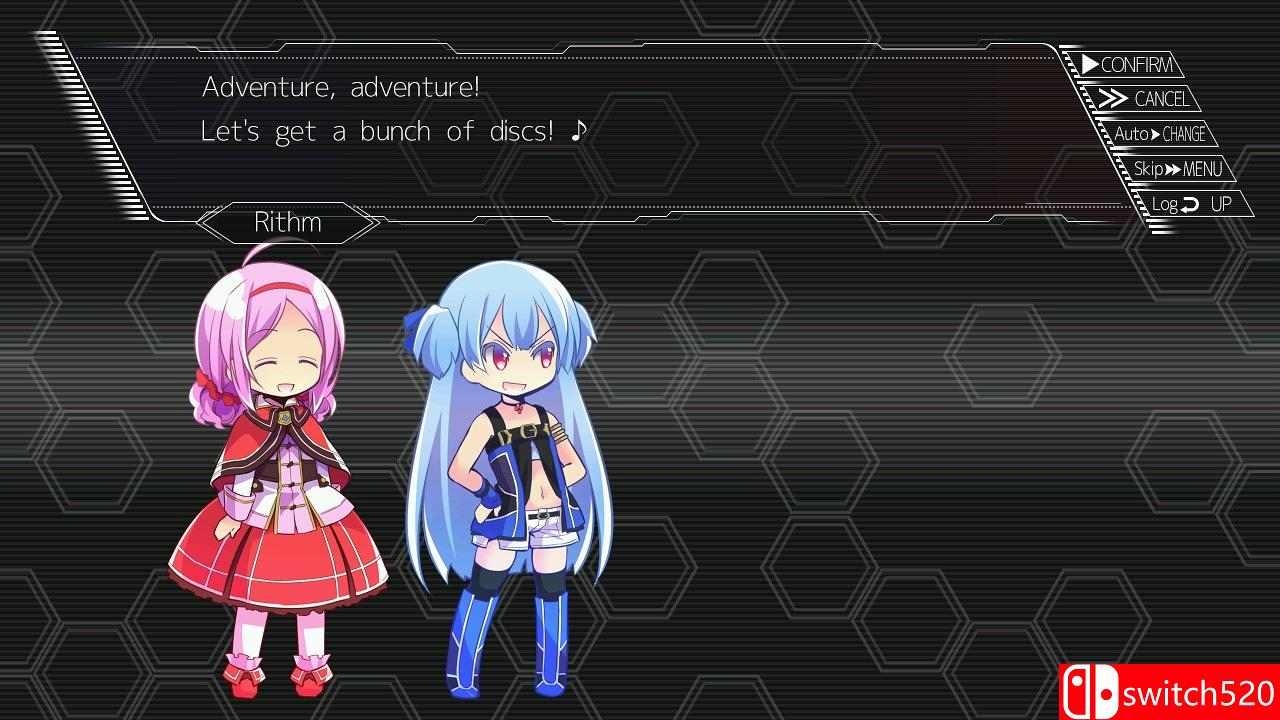
Task: Click the double chevron icon on CANCEL
Action: [1114, 98]
